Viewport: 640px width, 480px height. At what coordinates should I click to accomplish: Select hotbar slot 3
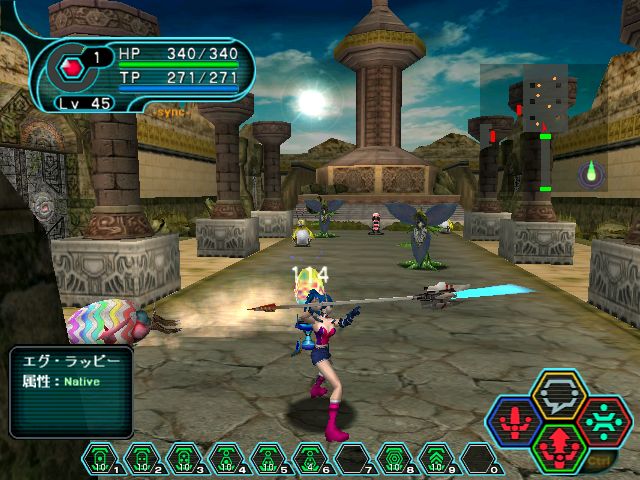point(185,459)
